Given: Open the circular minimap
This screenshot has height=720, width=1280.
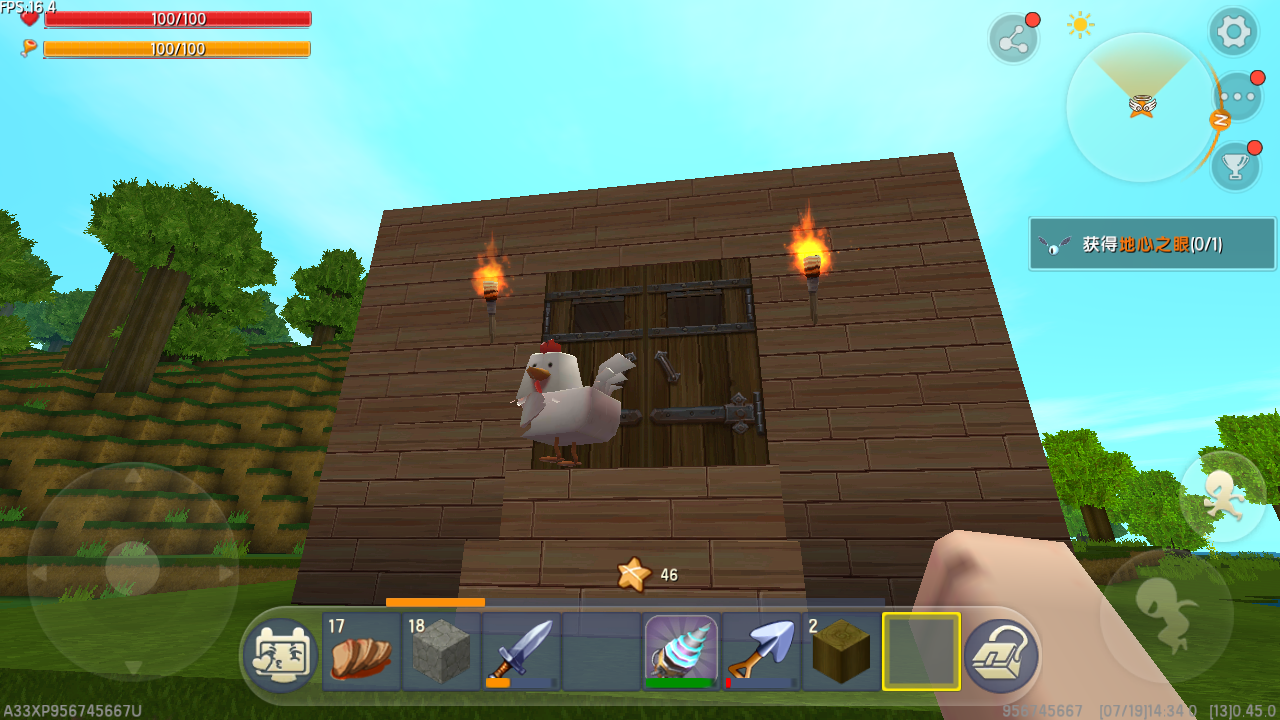Looking at the screenshot, I should (1140, 107).
